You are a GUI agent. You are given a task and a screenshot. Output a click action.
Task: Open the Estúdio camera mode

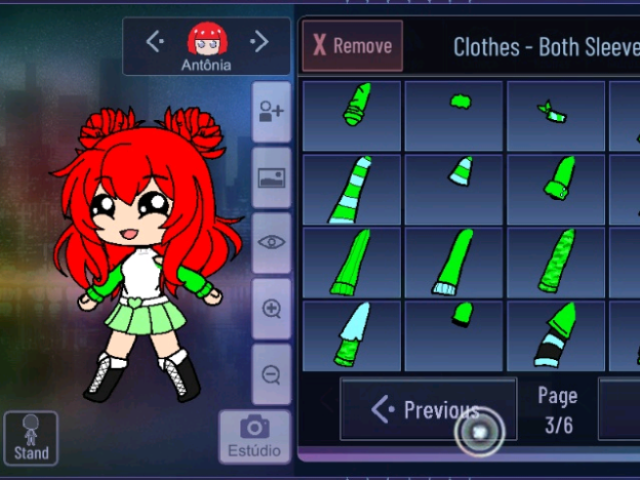point(254,437)
